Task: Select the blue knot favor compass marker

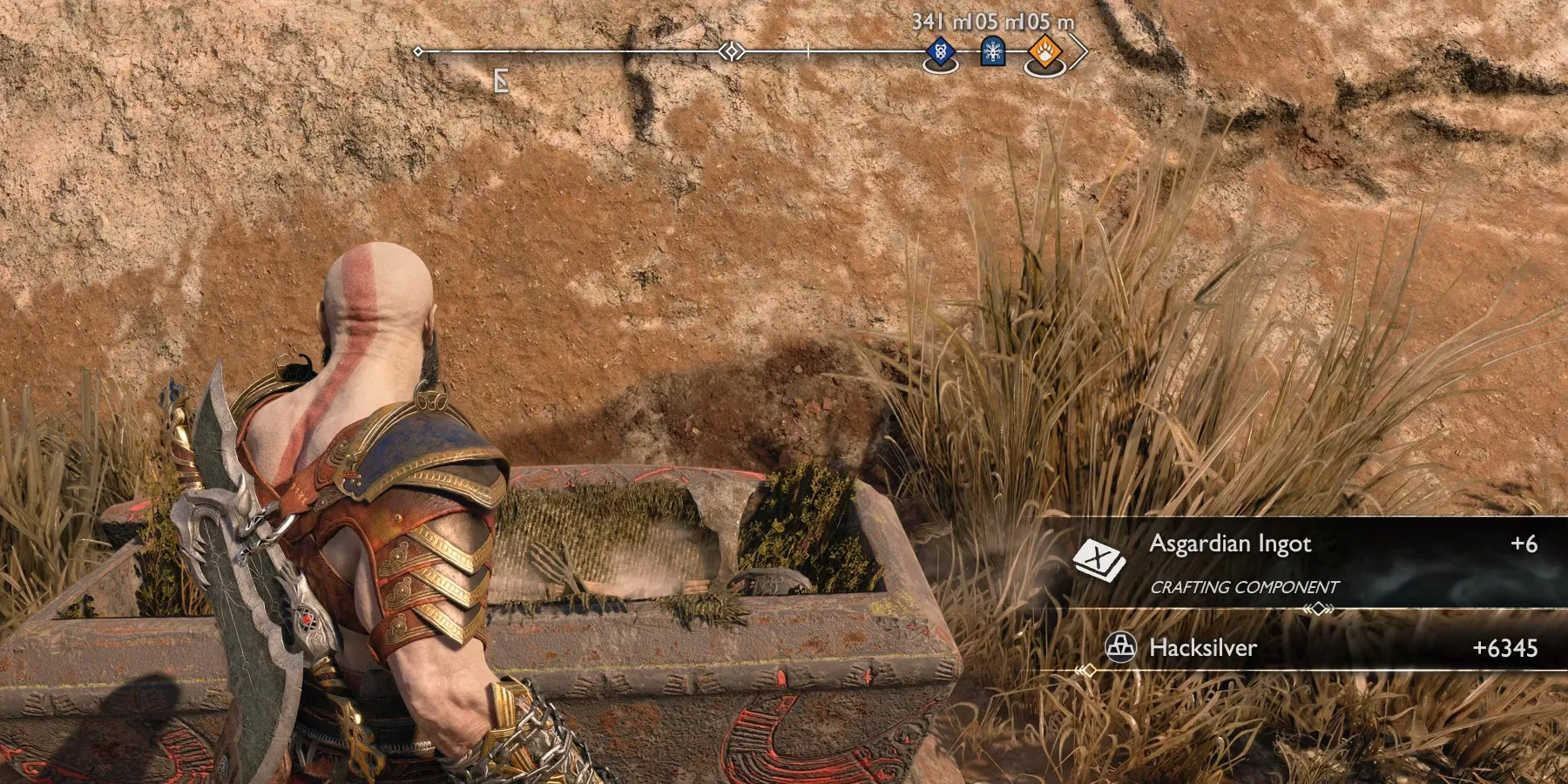Action: 940,52
